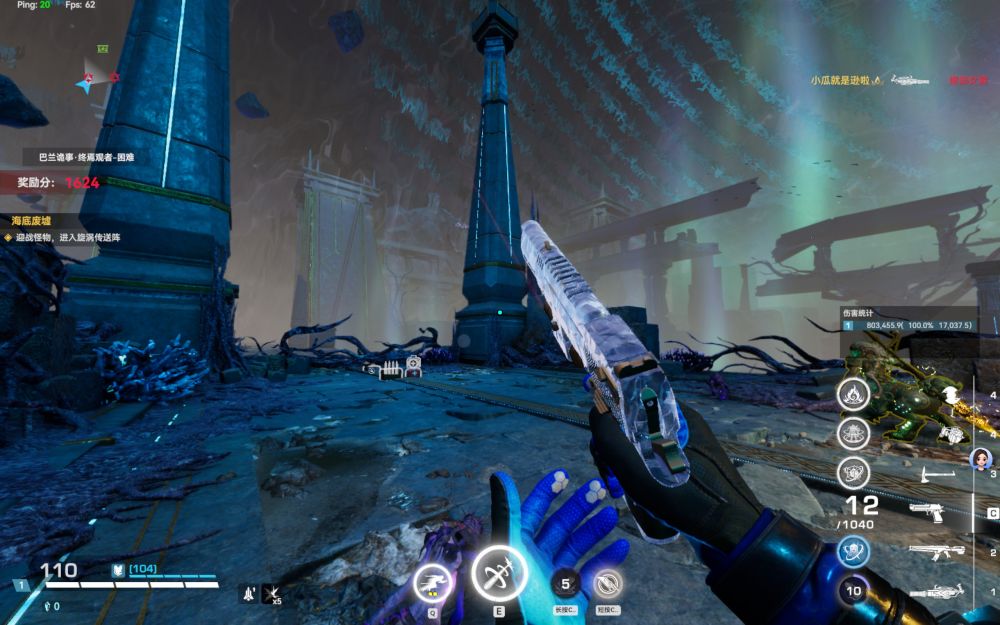This screenshot has width=1000, height=625.
Task: Select the crossed-out circle item icon
Action: 607,584
